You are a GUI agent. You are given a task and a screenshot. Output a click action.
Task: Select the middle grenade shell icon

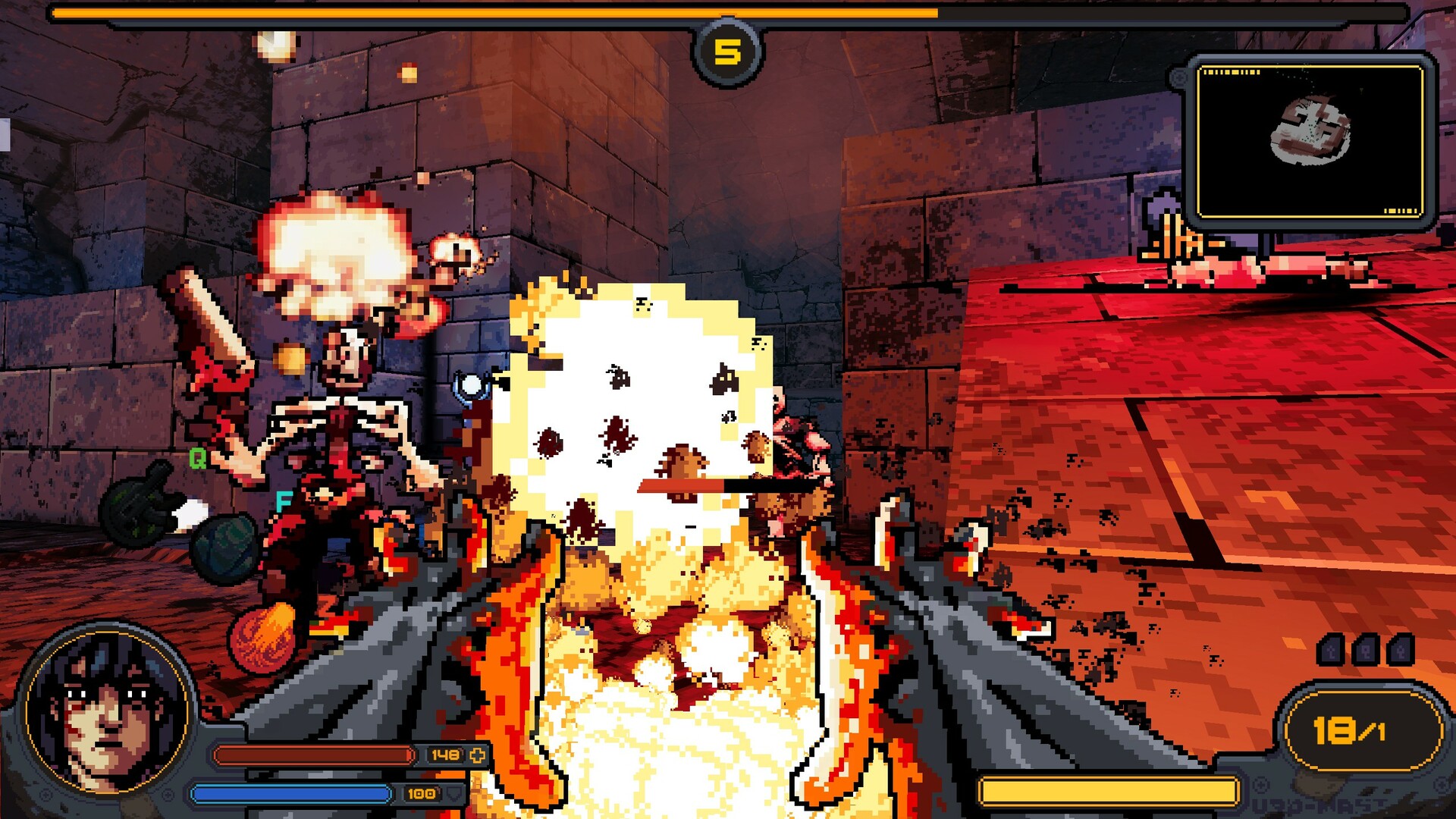[1365, 651]
